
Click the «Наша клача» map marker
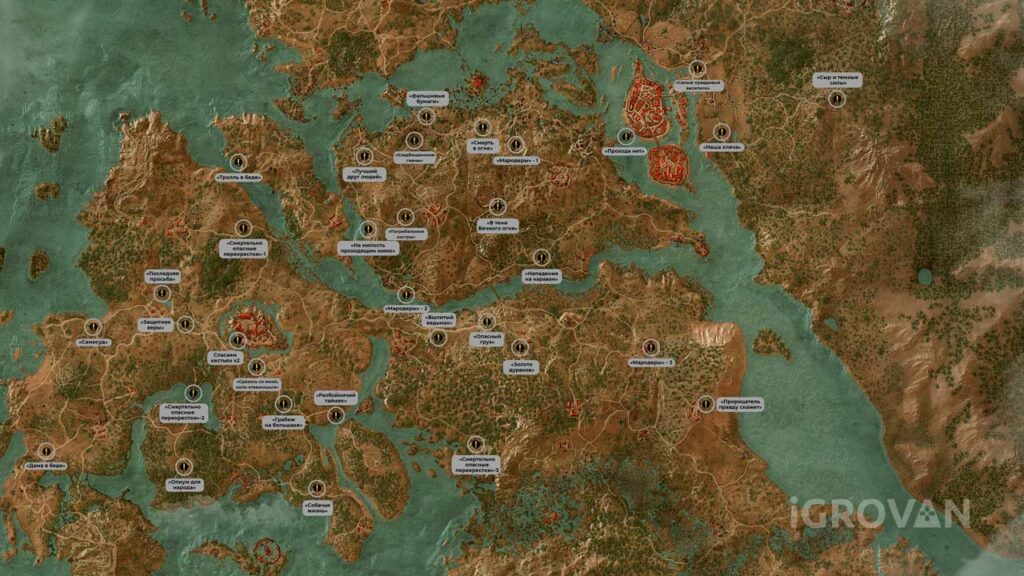722,131
